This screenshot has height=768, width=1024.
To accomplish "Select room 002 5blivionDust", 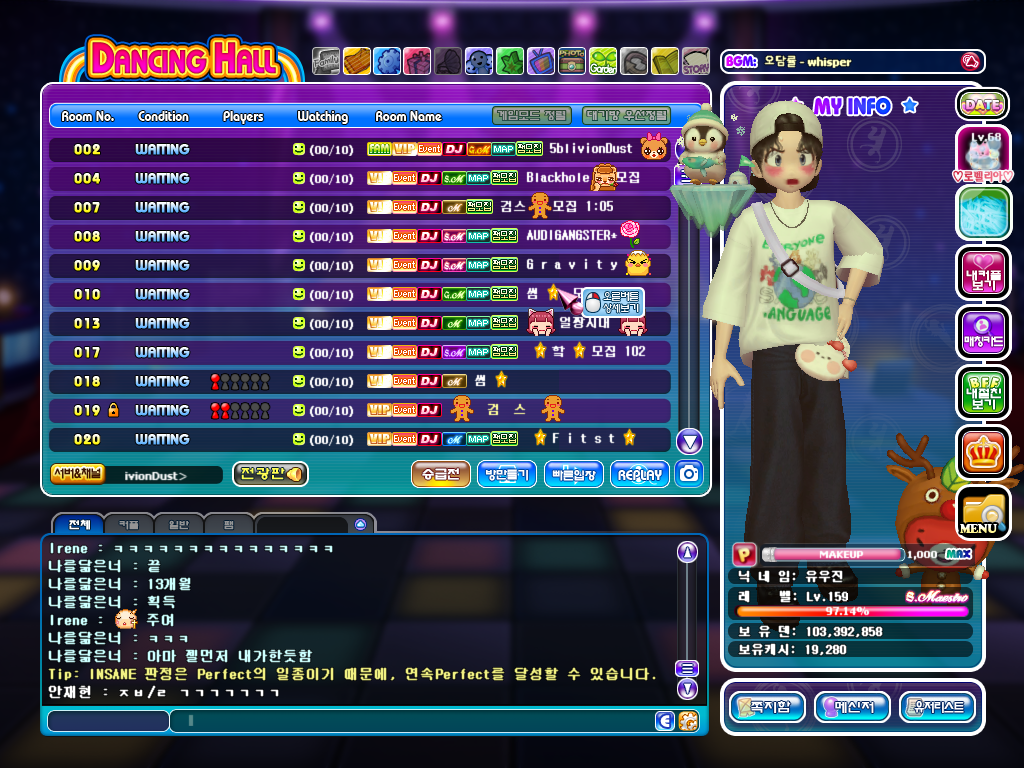I will [x=360, y=149].
